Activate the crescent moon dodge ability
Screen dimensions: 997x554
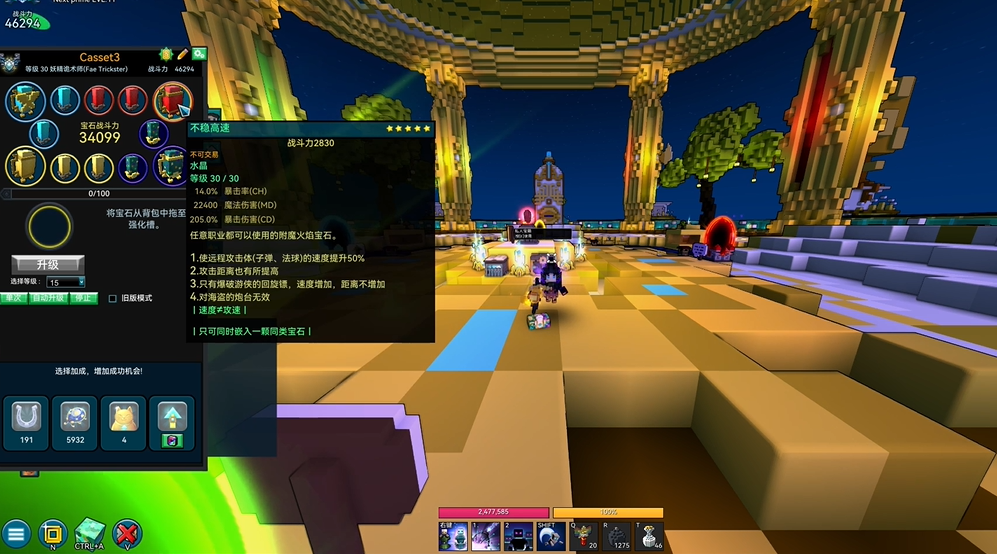coord(550,537)
